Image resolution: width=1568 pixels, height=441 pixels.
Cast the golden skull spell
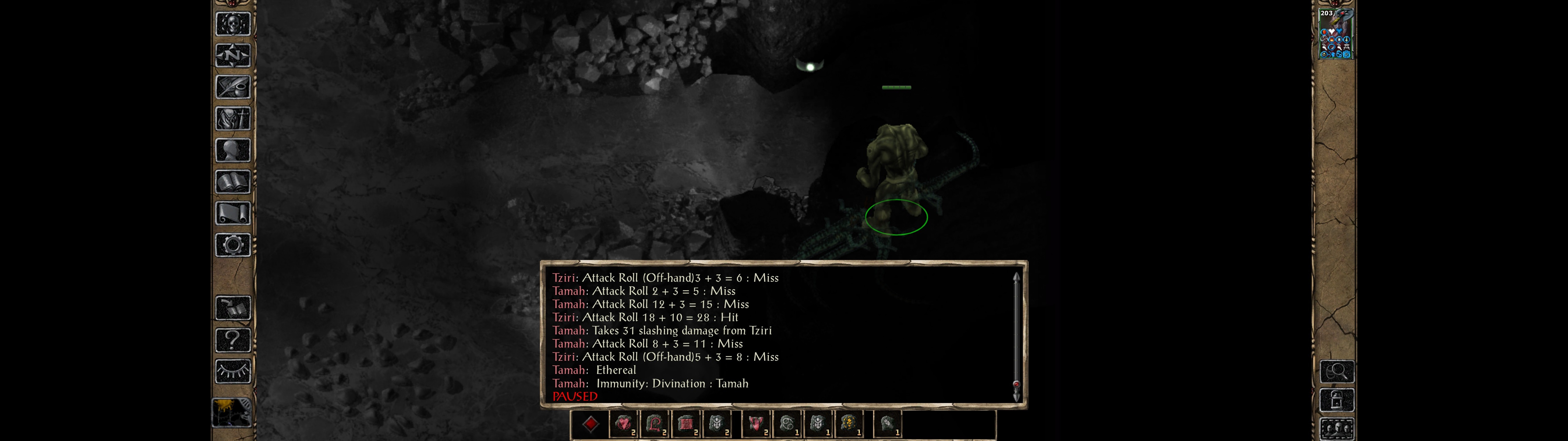point(849,424)
